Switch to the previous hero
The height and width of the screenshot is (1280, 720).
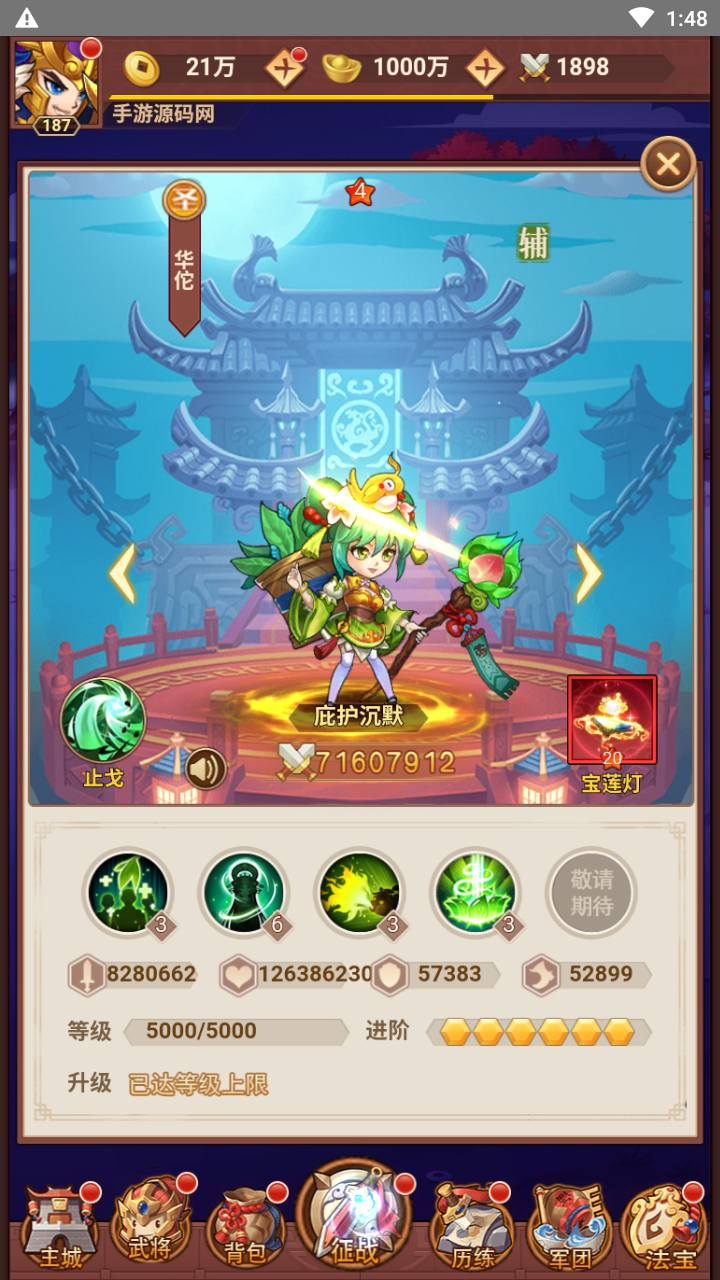[122, 573]
